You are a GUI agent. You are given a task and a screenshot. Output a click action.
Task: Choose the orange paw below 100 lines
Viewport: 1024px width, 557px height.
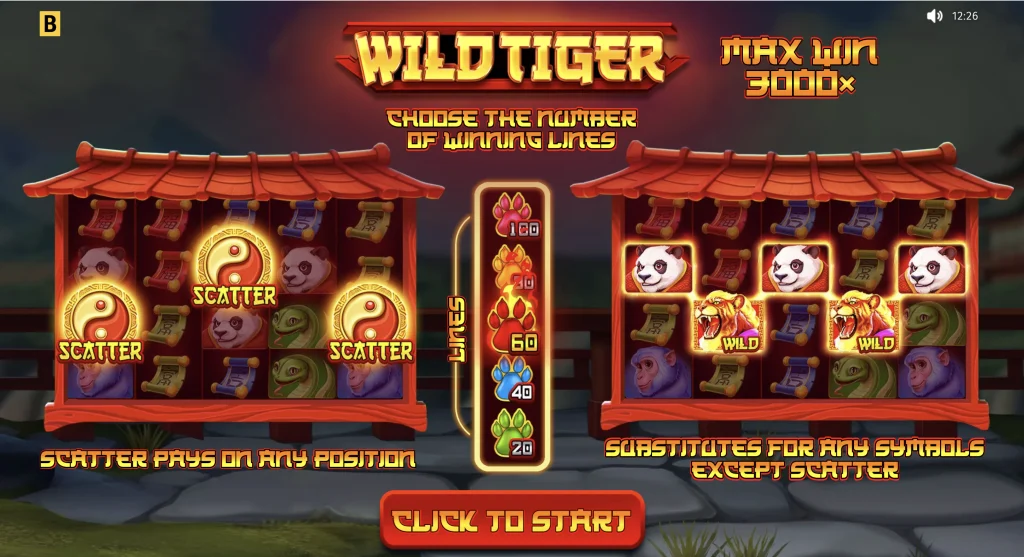511,270
